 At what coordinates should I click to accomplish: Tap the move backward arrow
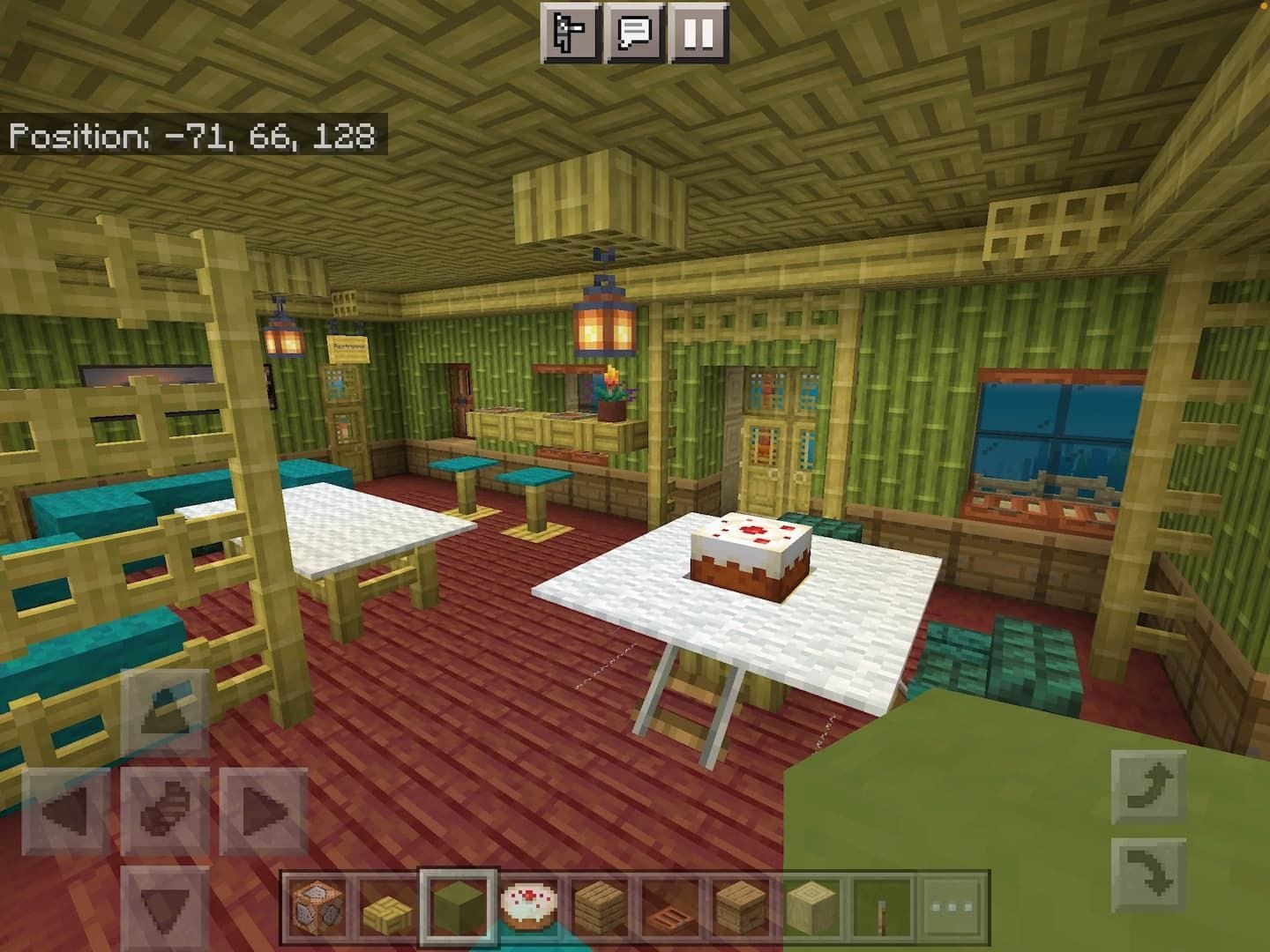pos(165,906)
